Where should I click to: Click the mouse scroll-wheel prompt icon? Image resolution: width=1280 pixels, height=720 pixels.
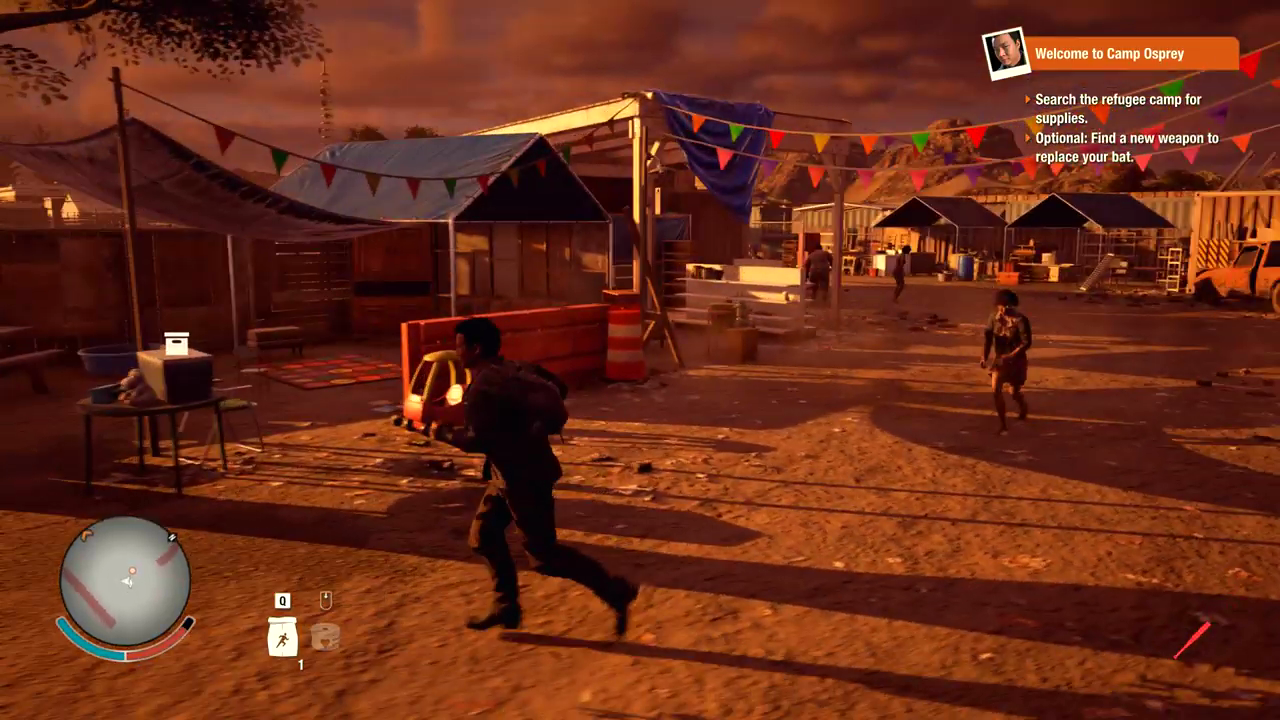tap(325, 600)
